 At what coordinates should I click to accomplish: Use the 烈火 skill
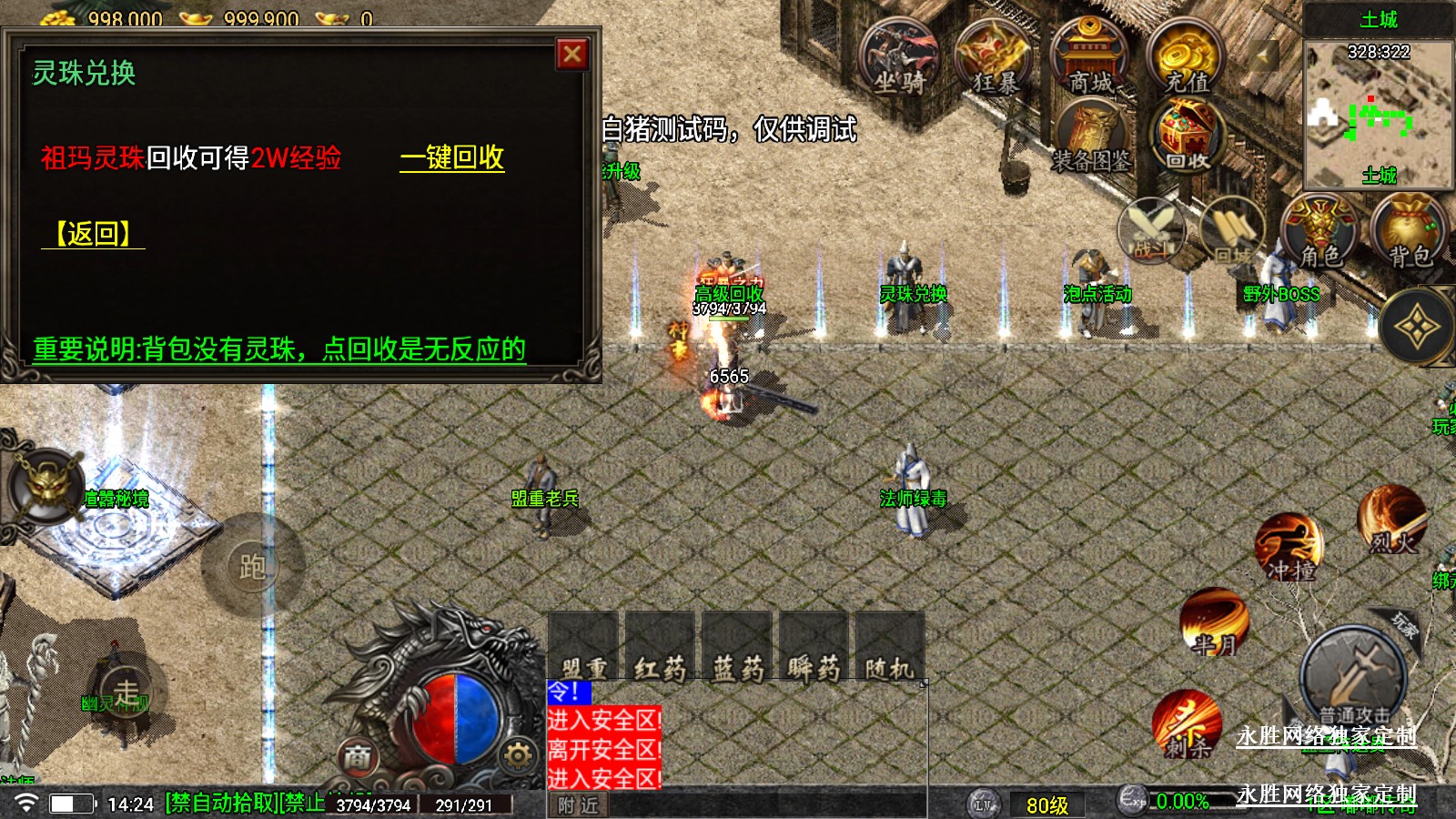point(1391,521)
